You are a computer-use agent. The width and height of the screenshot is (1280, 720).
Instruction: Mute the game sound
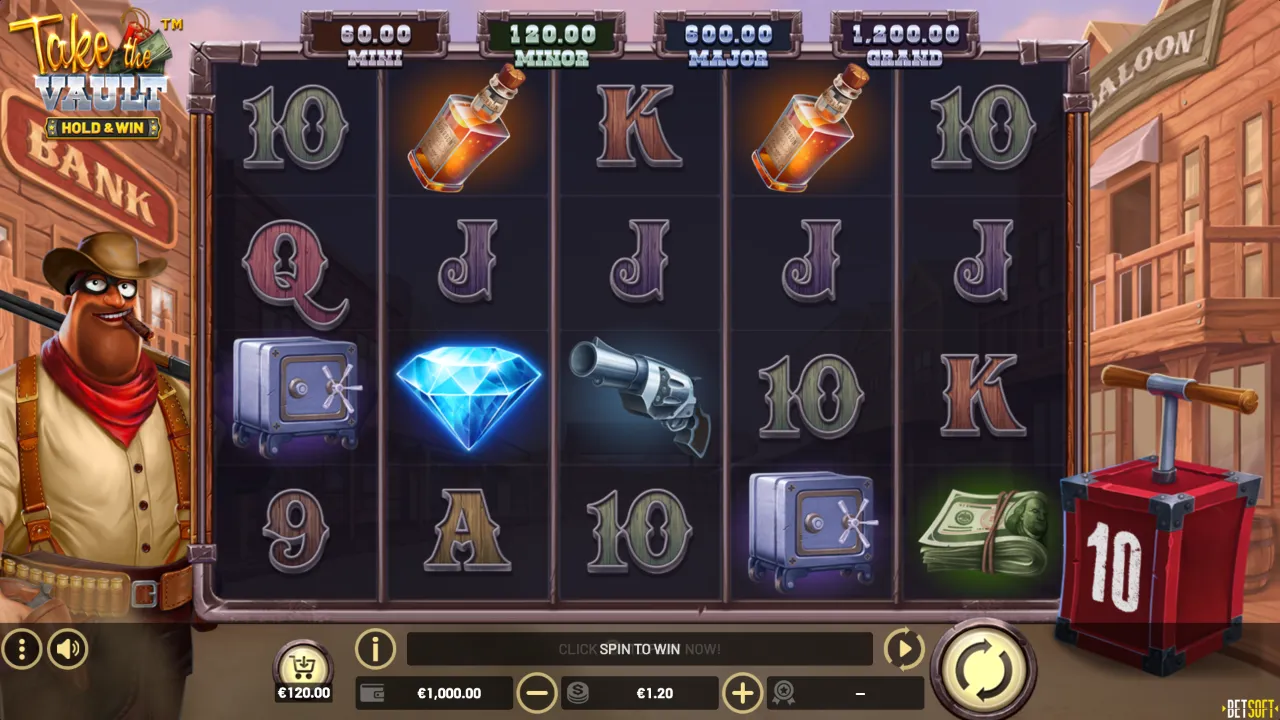point(67,649)
